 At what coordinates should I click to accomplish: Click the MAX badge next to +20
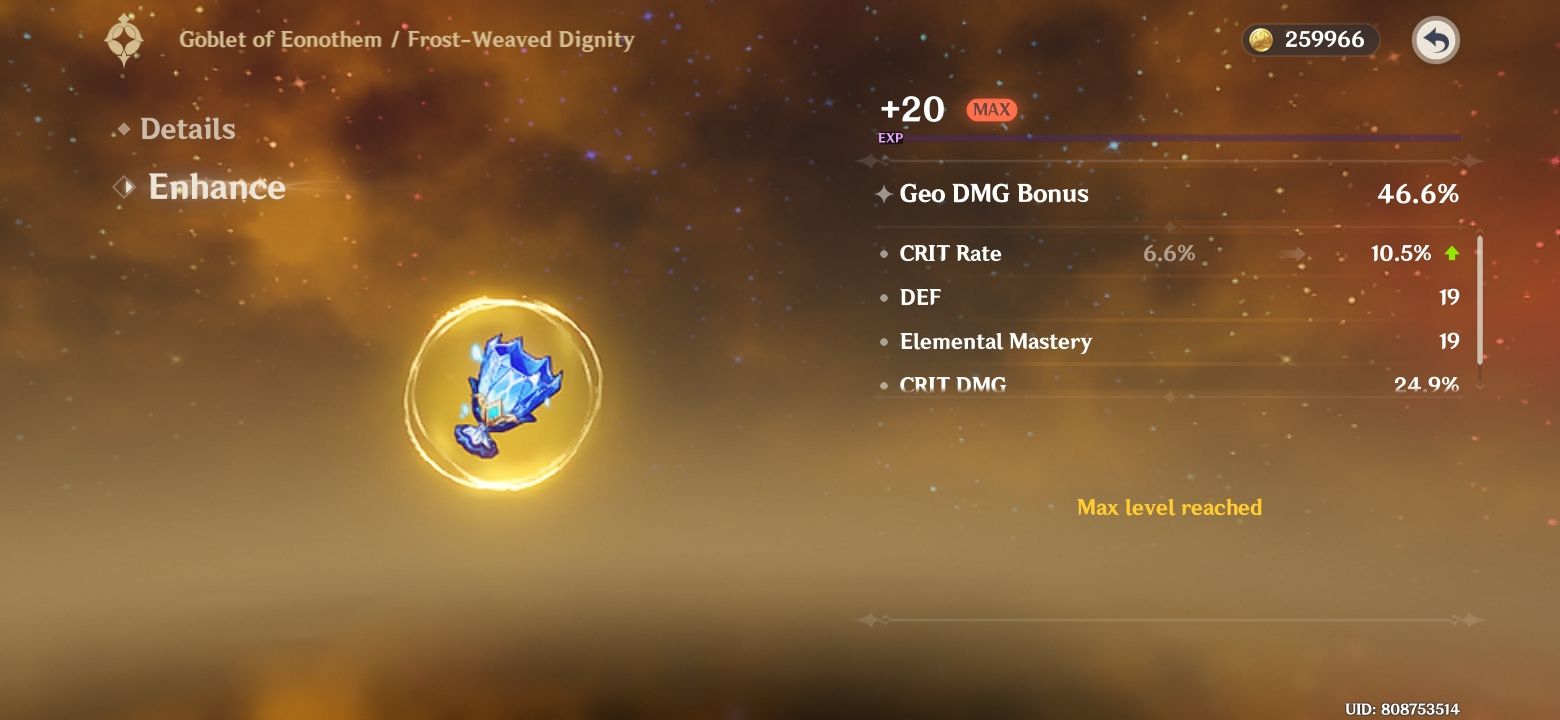point(991,110)
